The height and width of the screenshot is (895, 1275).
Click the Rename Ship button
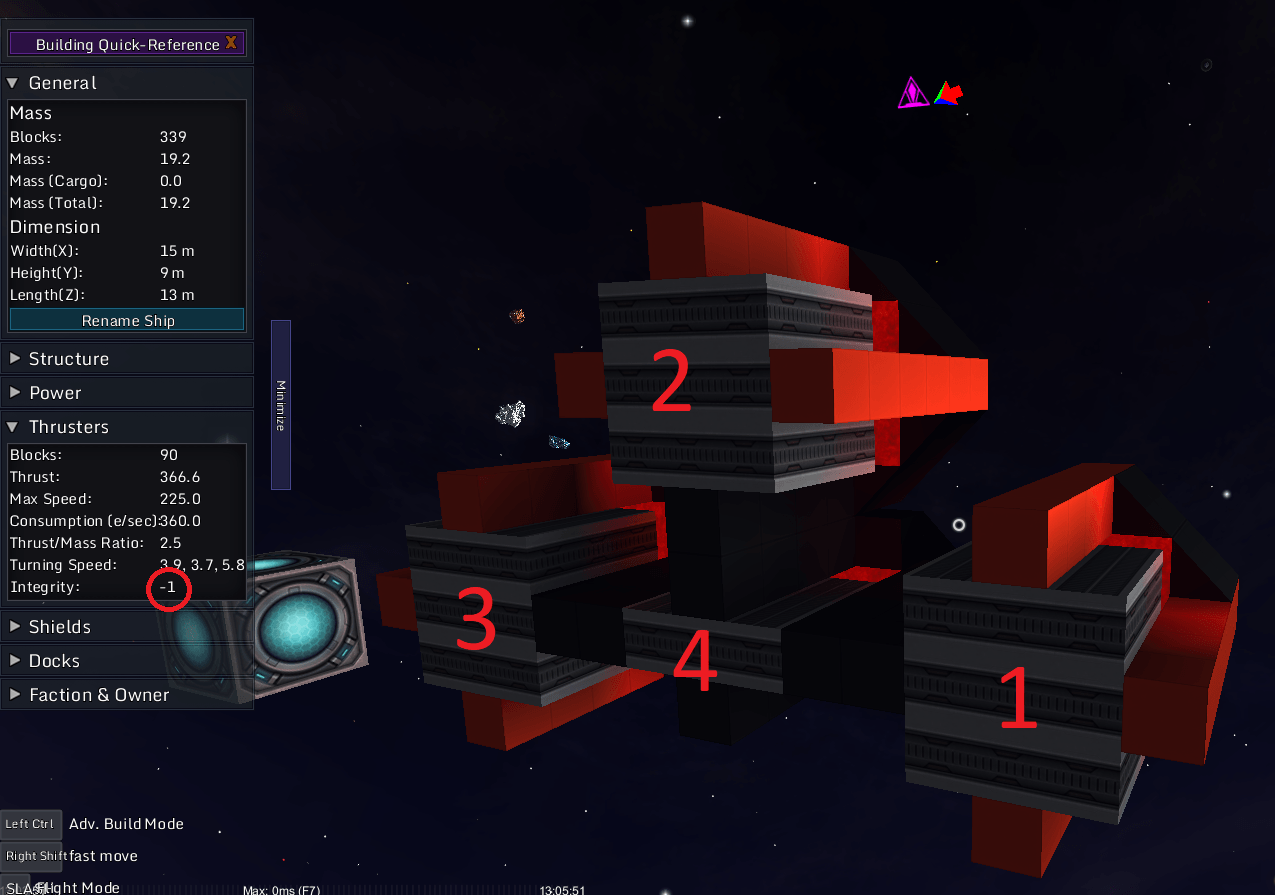(x=127, y=320)
